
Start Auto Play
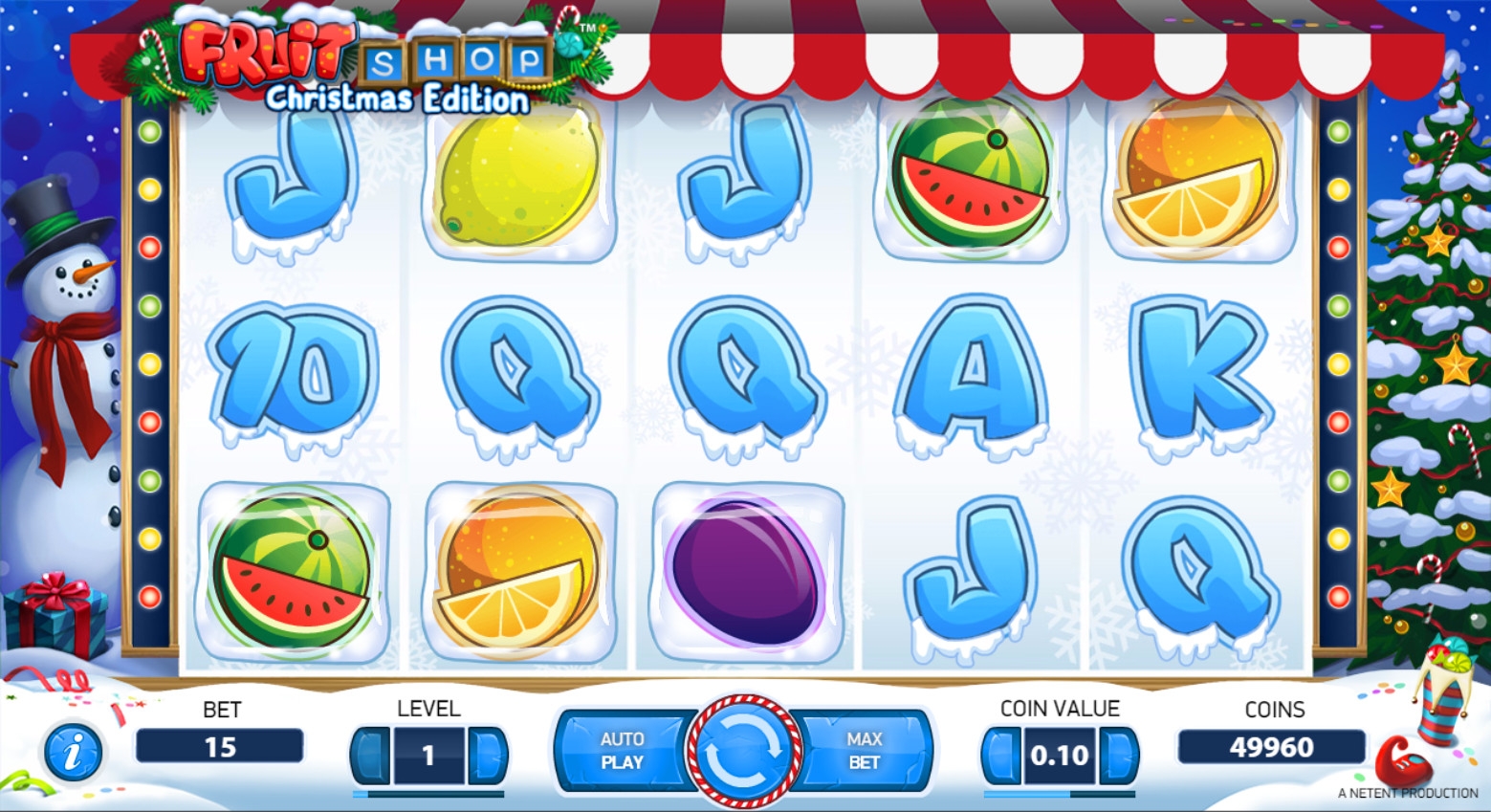622,752
